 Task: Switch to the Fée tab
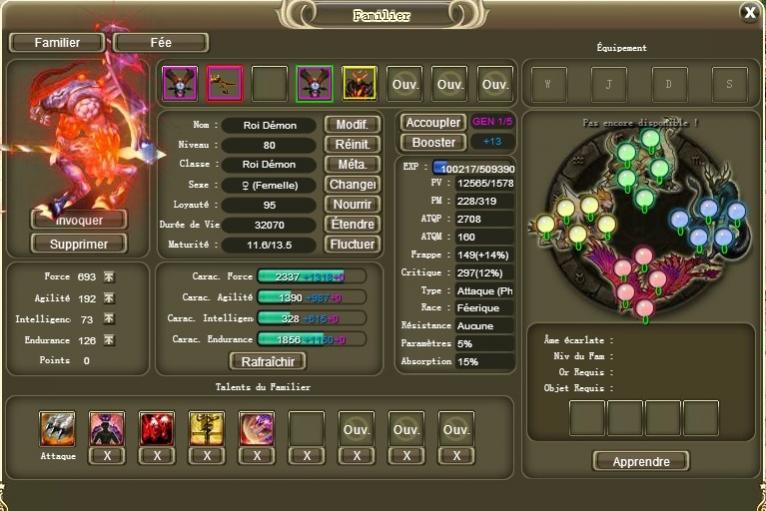(x=160, y=43)
